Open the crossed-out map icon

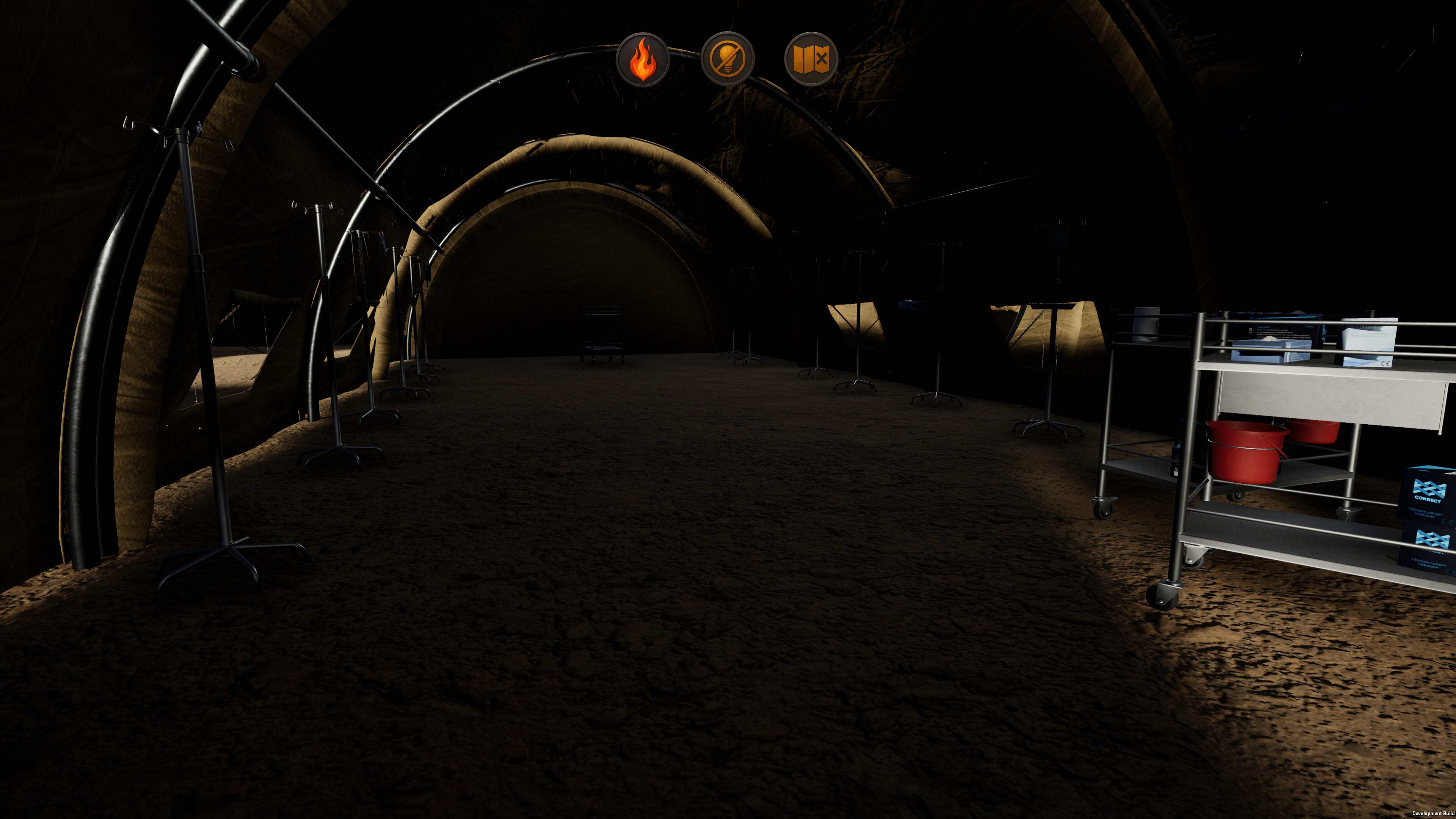[811, 59]
